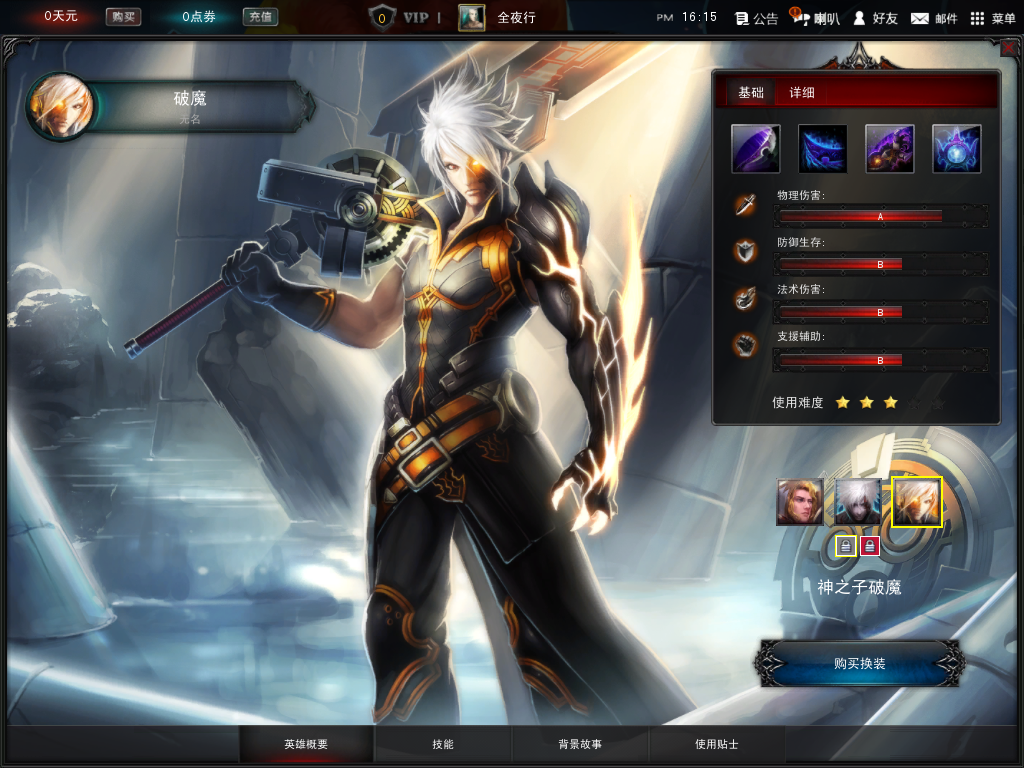Open the 菜单 main menu
1024x768 pixels.
tap(992, 18)
